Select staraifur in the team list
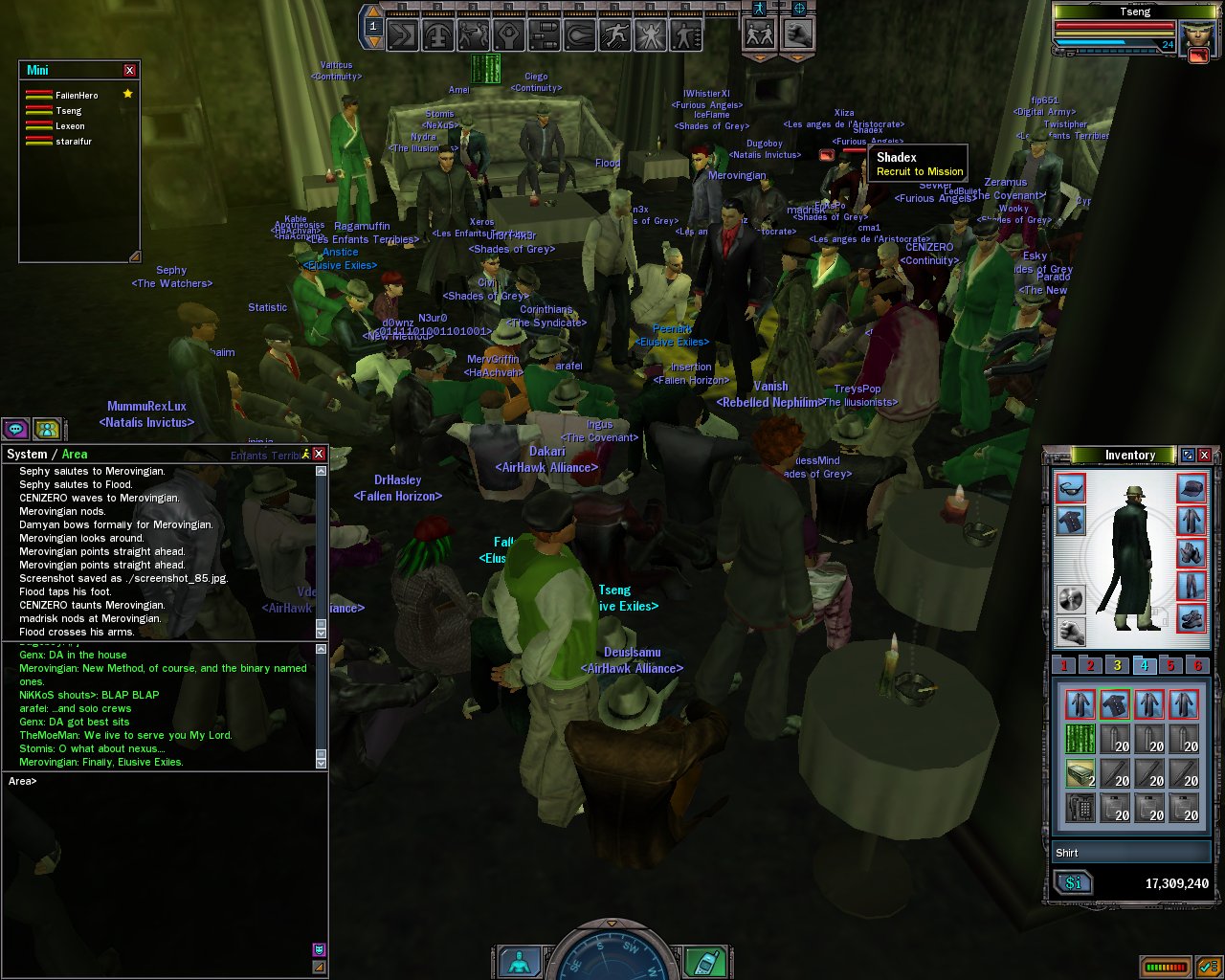 coord(74,142)
